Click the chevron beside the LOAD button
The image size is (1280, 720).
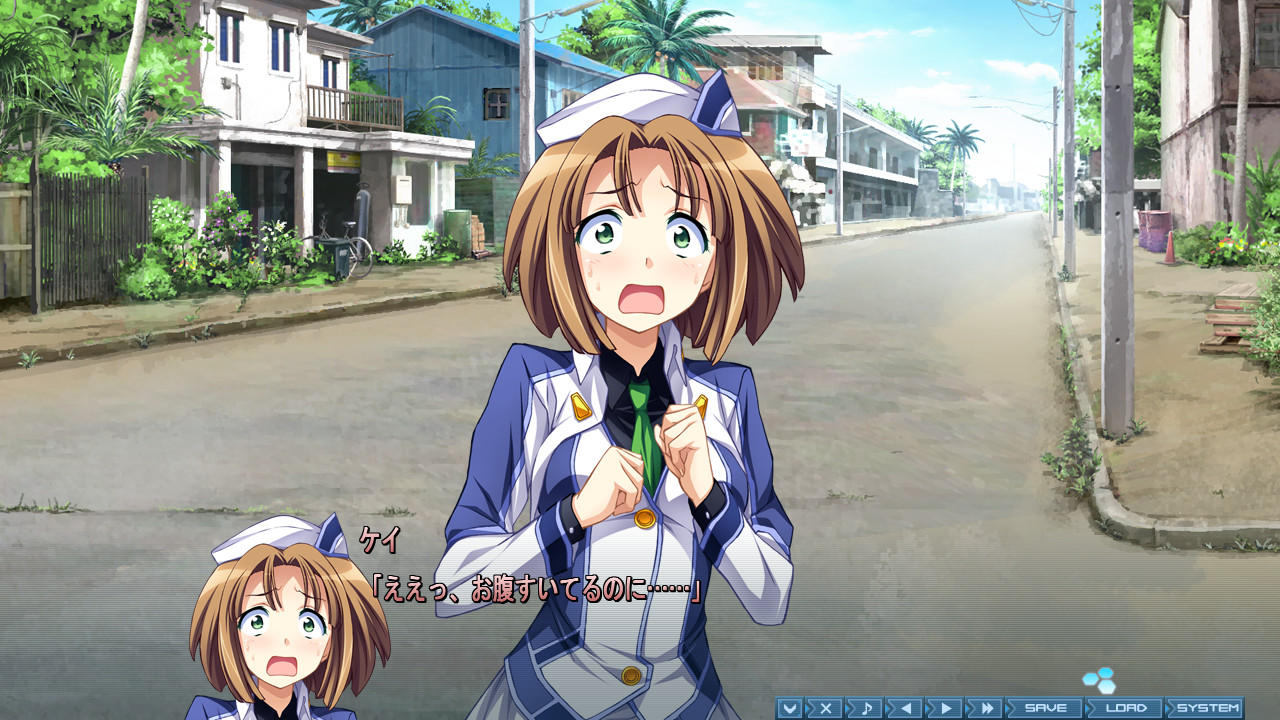point(1088,707)
